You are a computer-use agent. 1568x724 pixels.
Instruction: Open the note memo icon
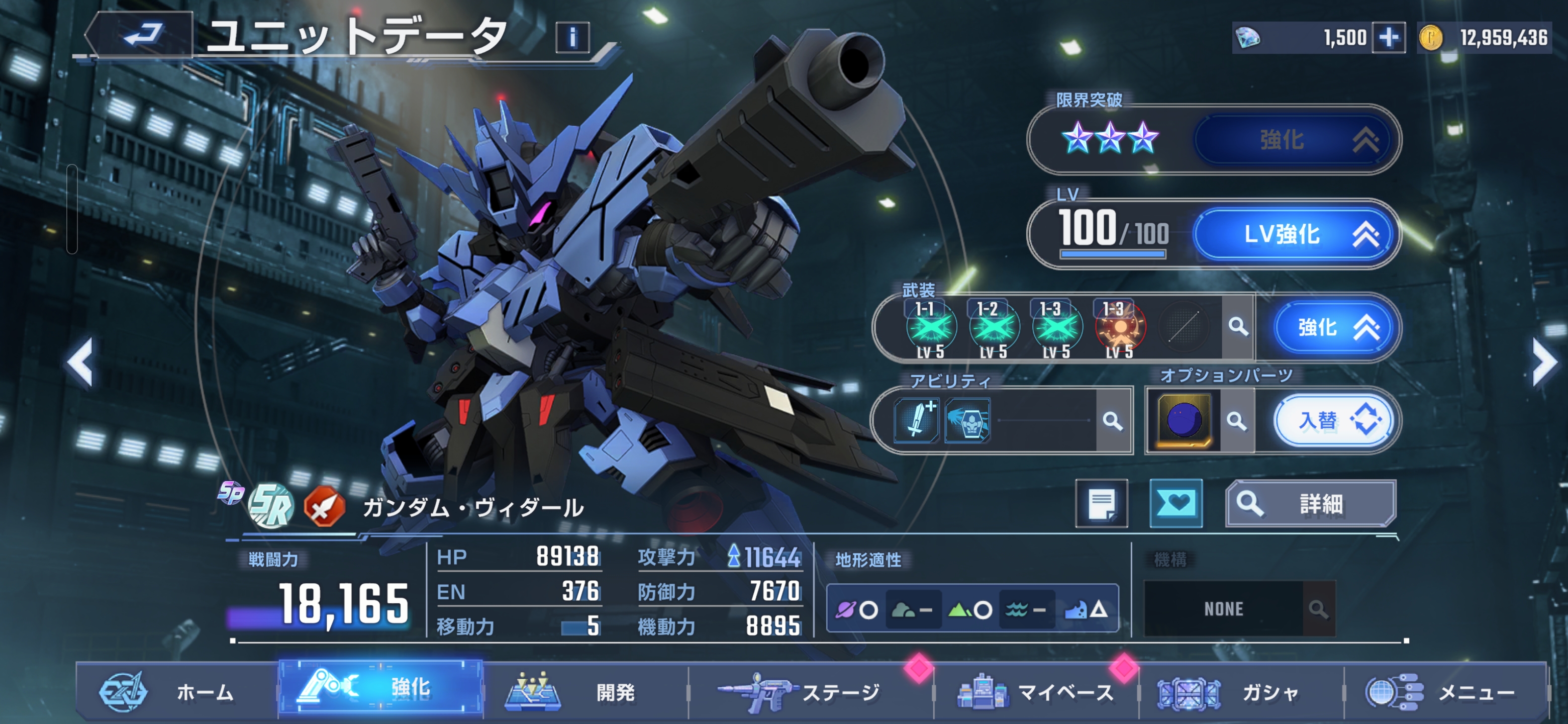pos(1101,504)
